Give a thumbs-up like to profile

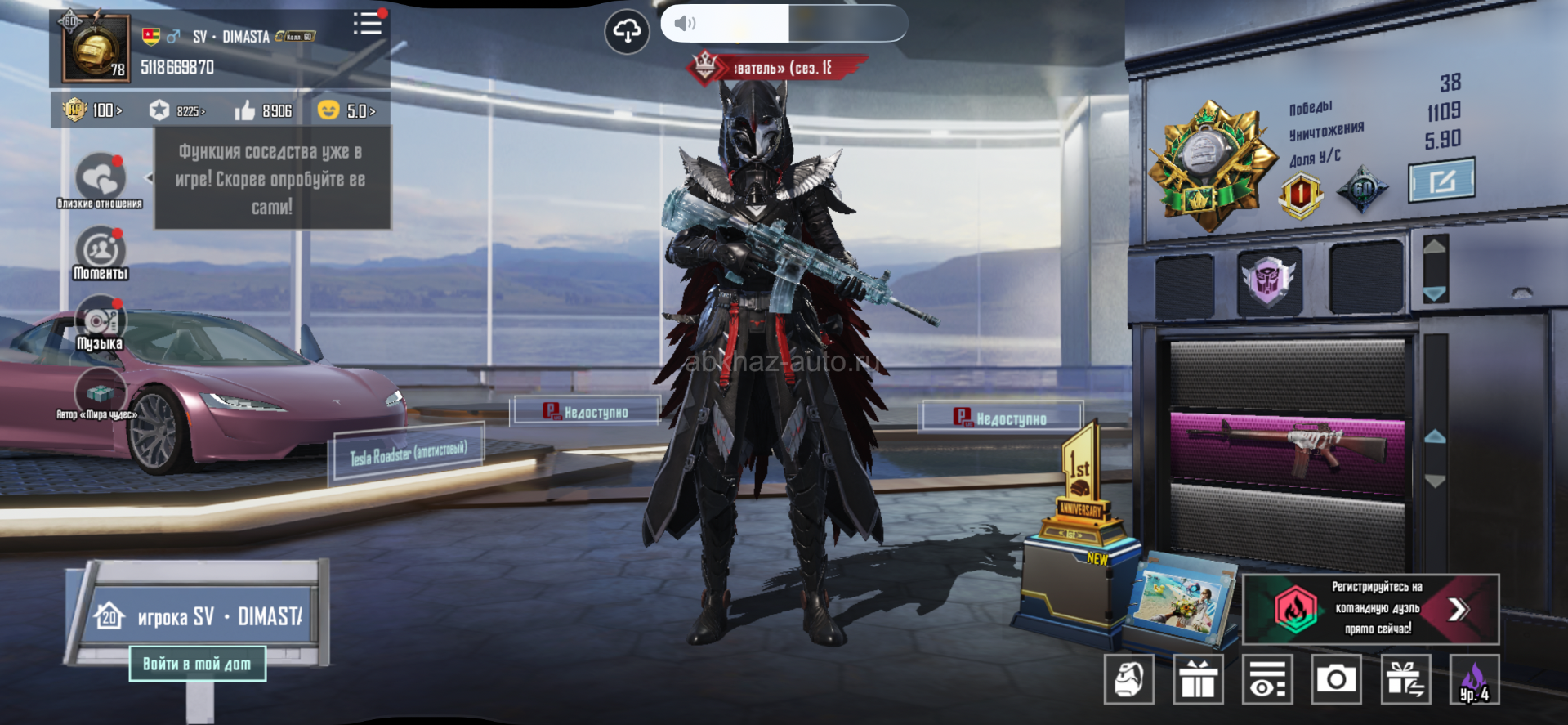click(245, 110)
